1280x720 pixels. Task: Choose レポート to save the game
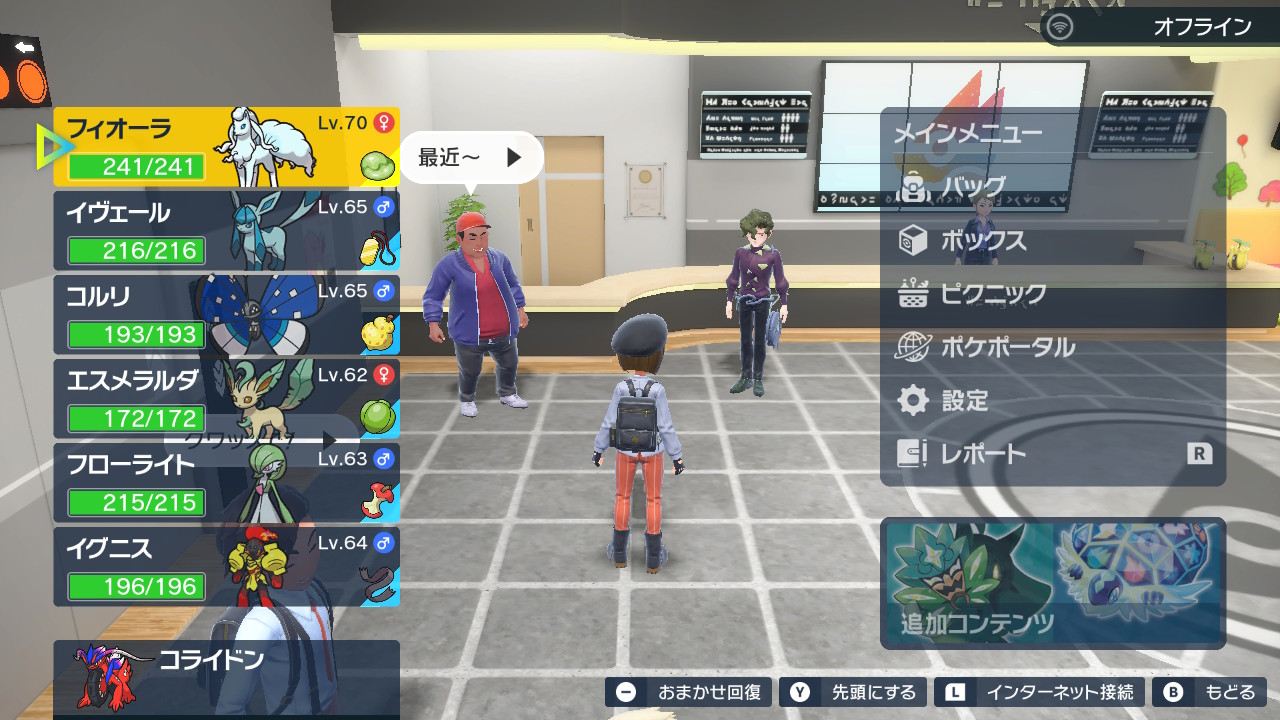pos(982,454)
